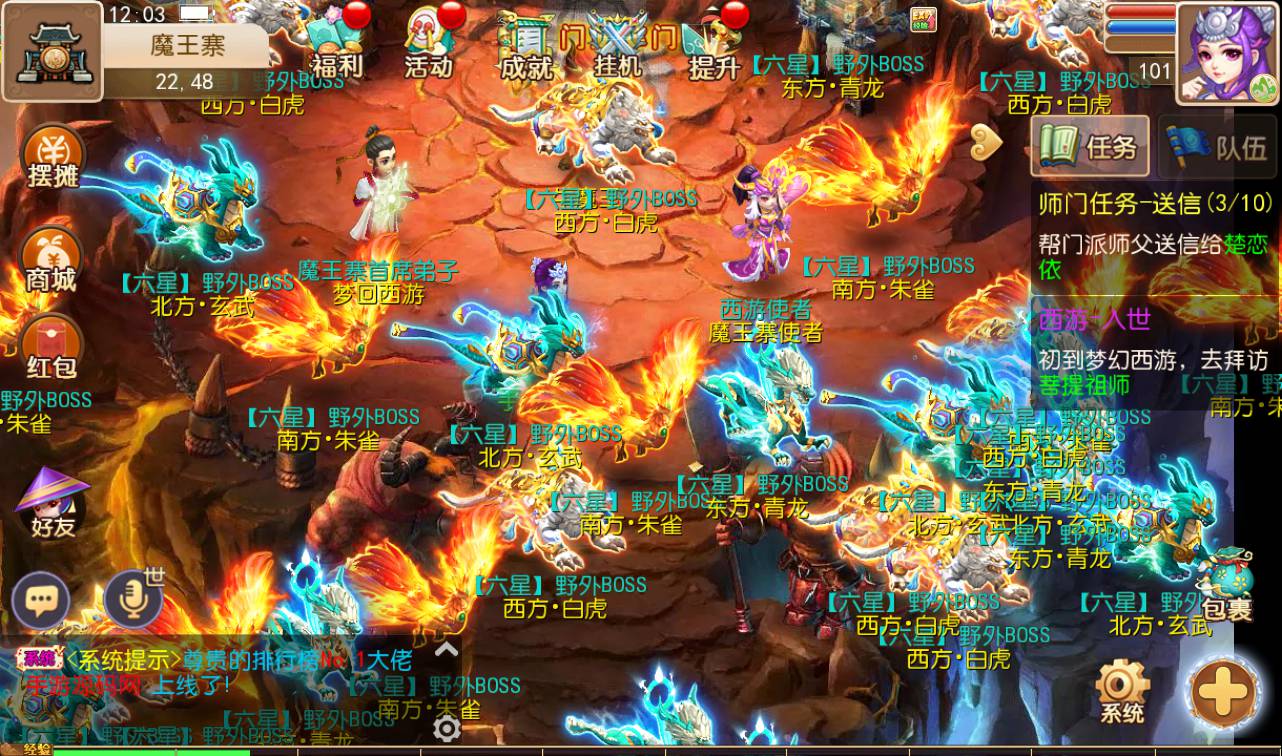Expand the golden plus menu button
The height and width of the screenshot is (756, 1282).
(1224, 691)
